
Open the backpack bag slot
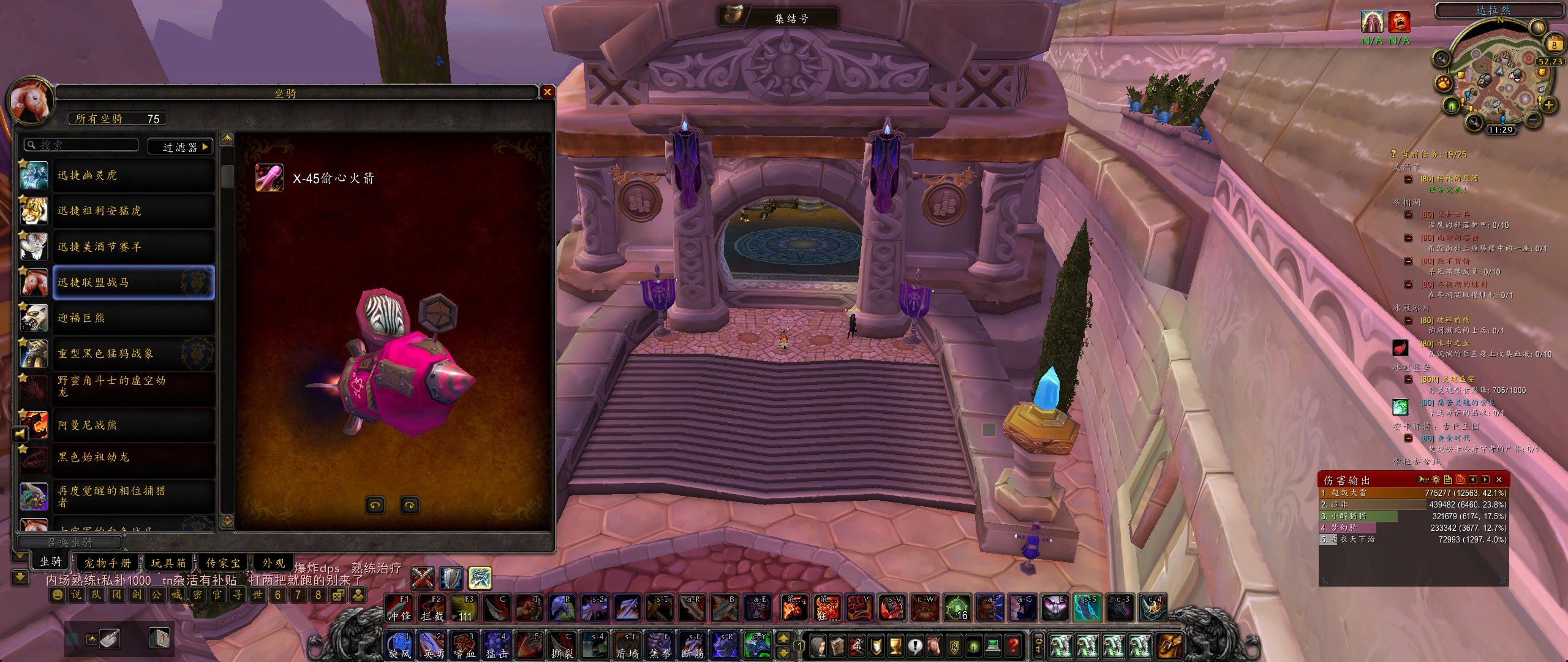(x=1169, y=646)
